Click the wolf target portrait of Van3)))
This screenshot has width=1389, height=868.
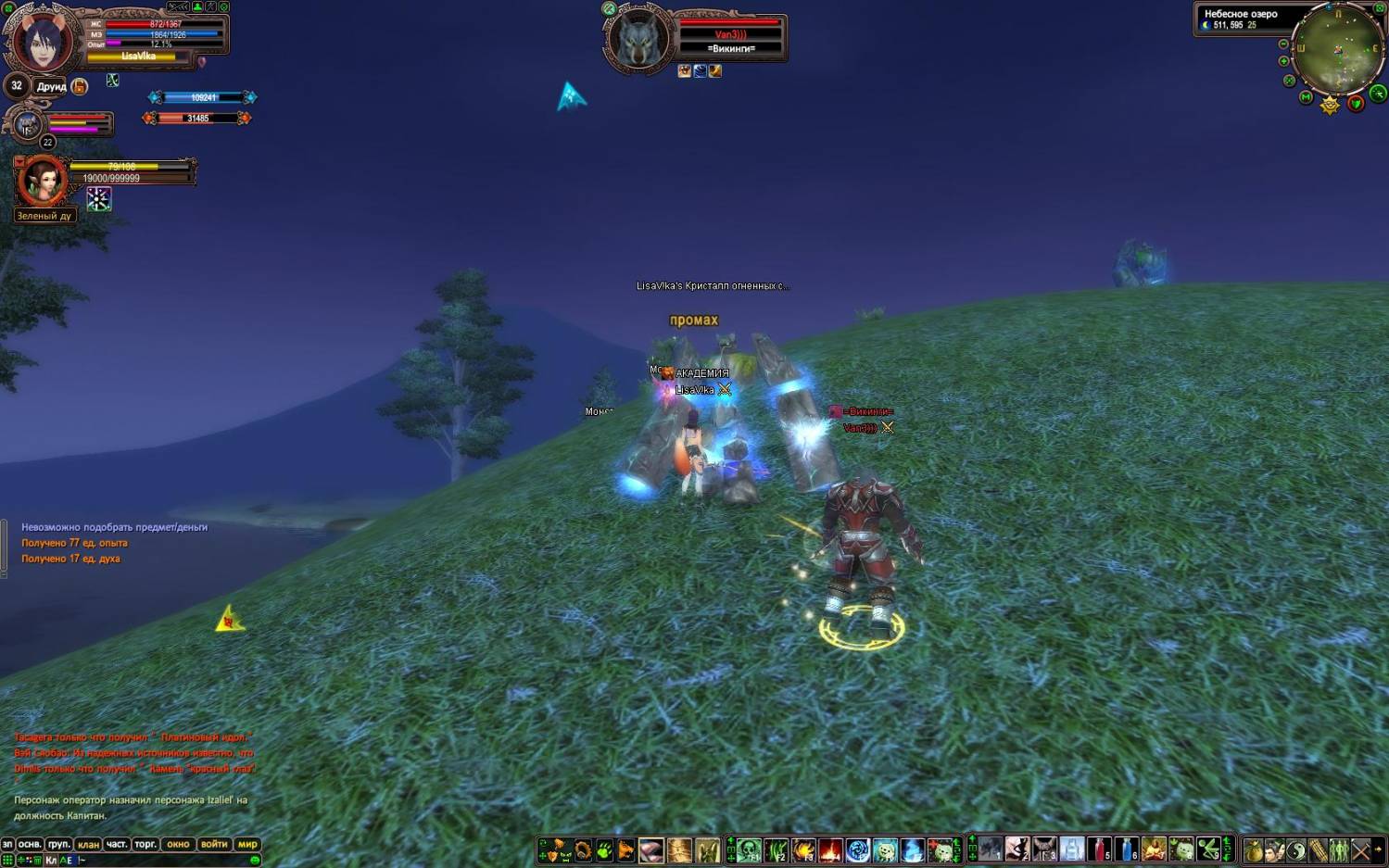pos(638,41)
